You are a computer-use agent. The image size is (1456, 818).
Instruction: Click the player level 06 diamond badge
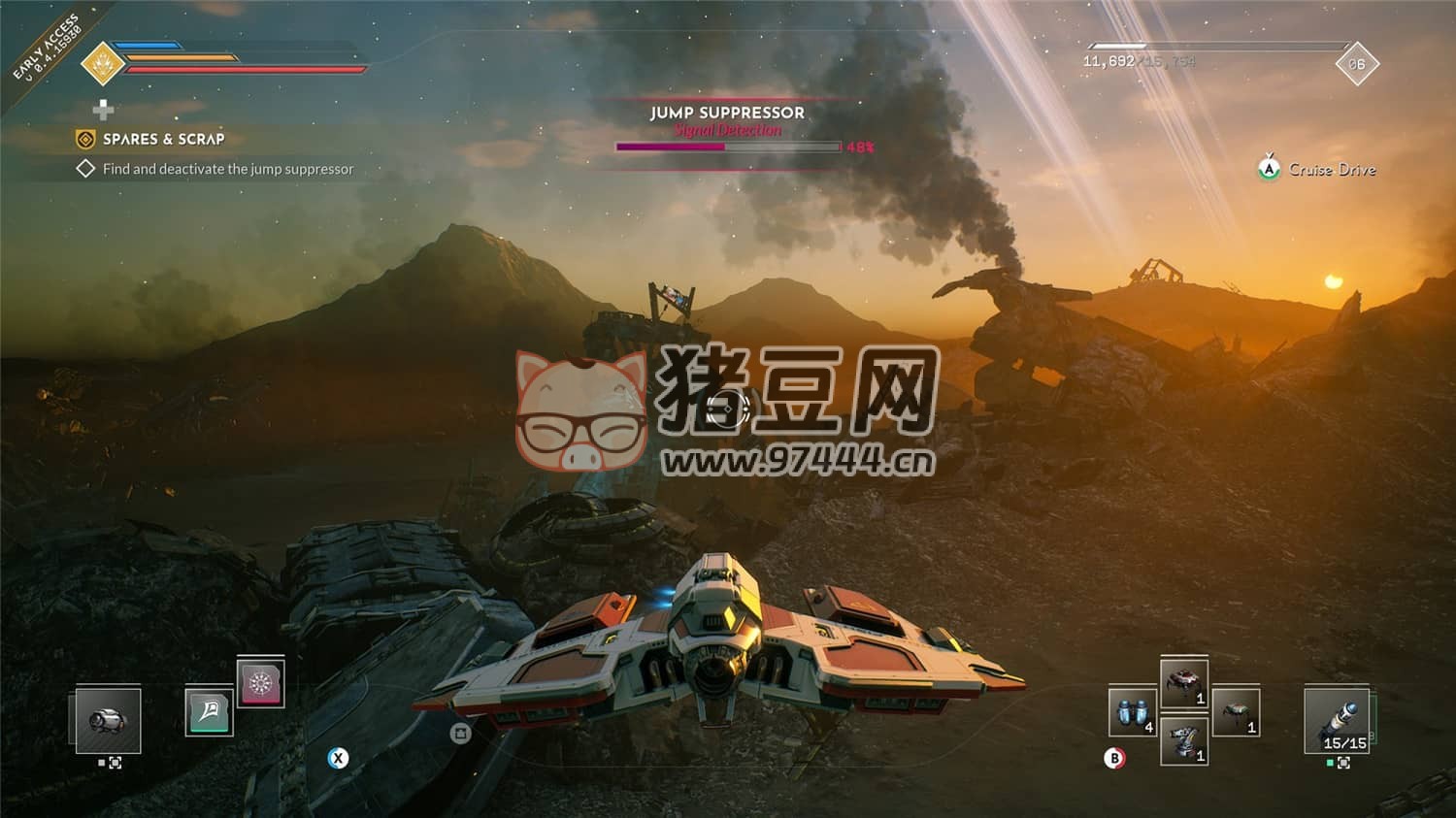(1356, 64)
